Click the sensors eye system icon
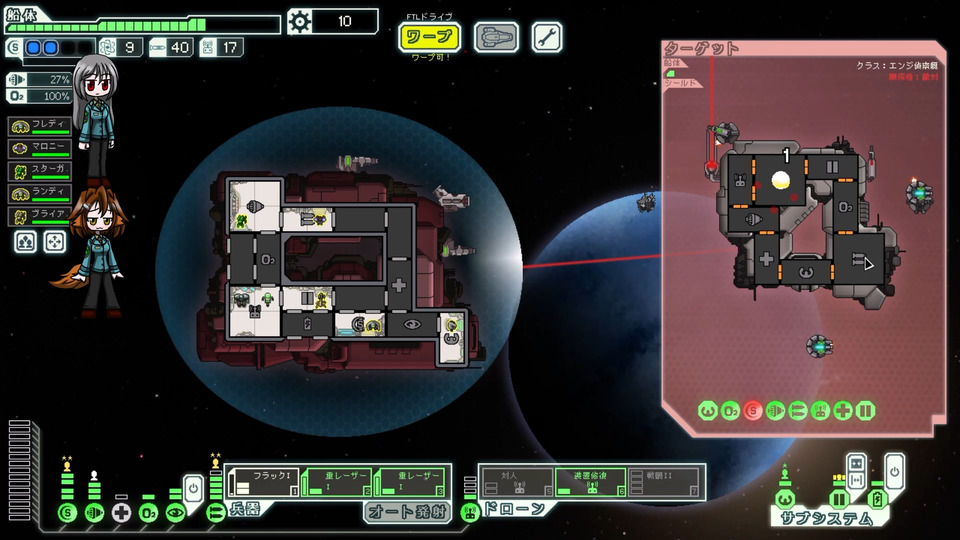960x540 pixels. tap(176, 513)
